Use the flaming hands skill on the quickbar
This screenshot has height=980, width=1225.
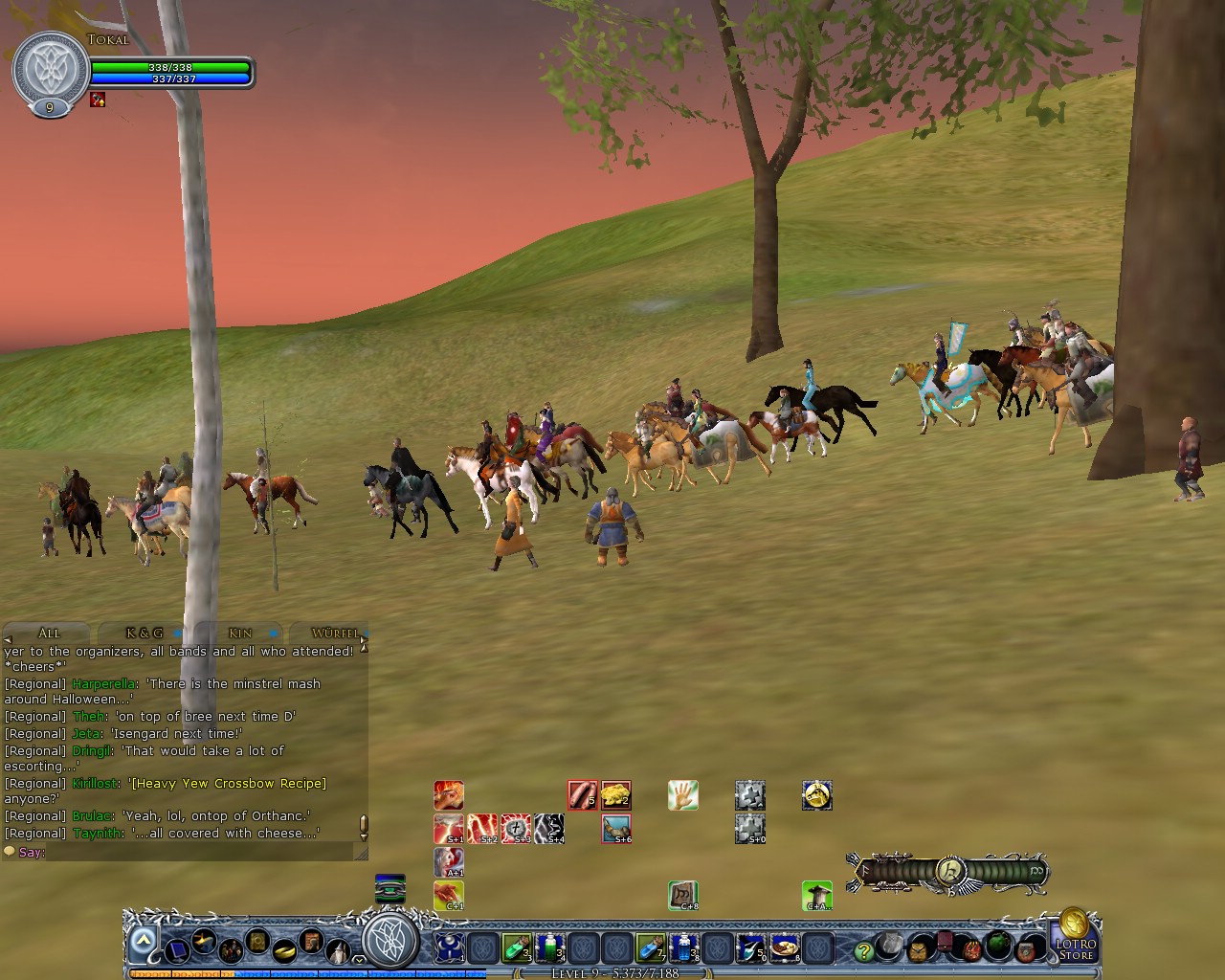tap(447, 794)
